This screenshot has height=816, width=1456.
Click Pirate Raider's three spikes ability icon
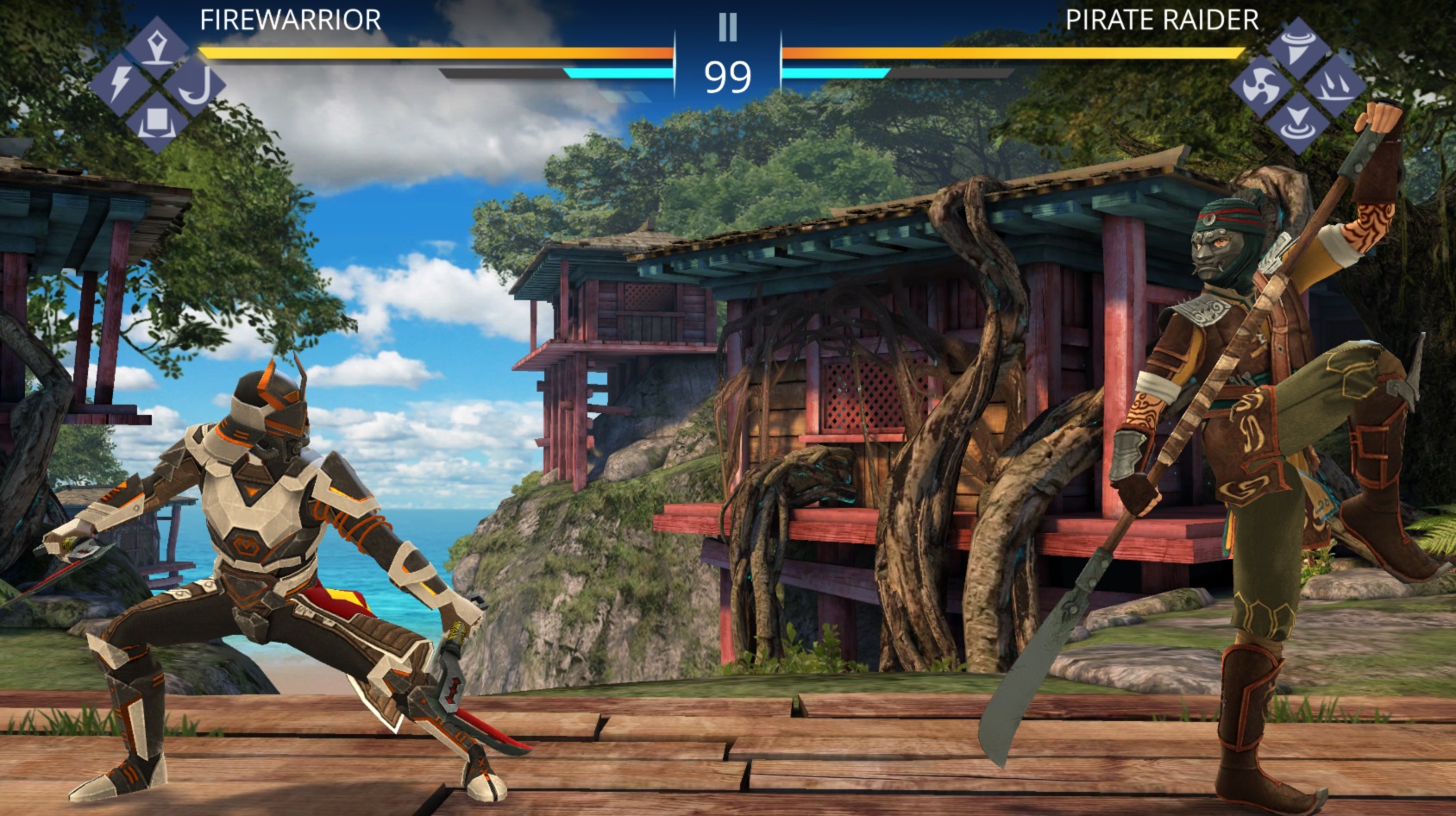click(1334, 86)
